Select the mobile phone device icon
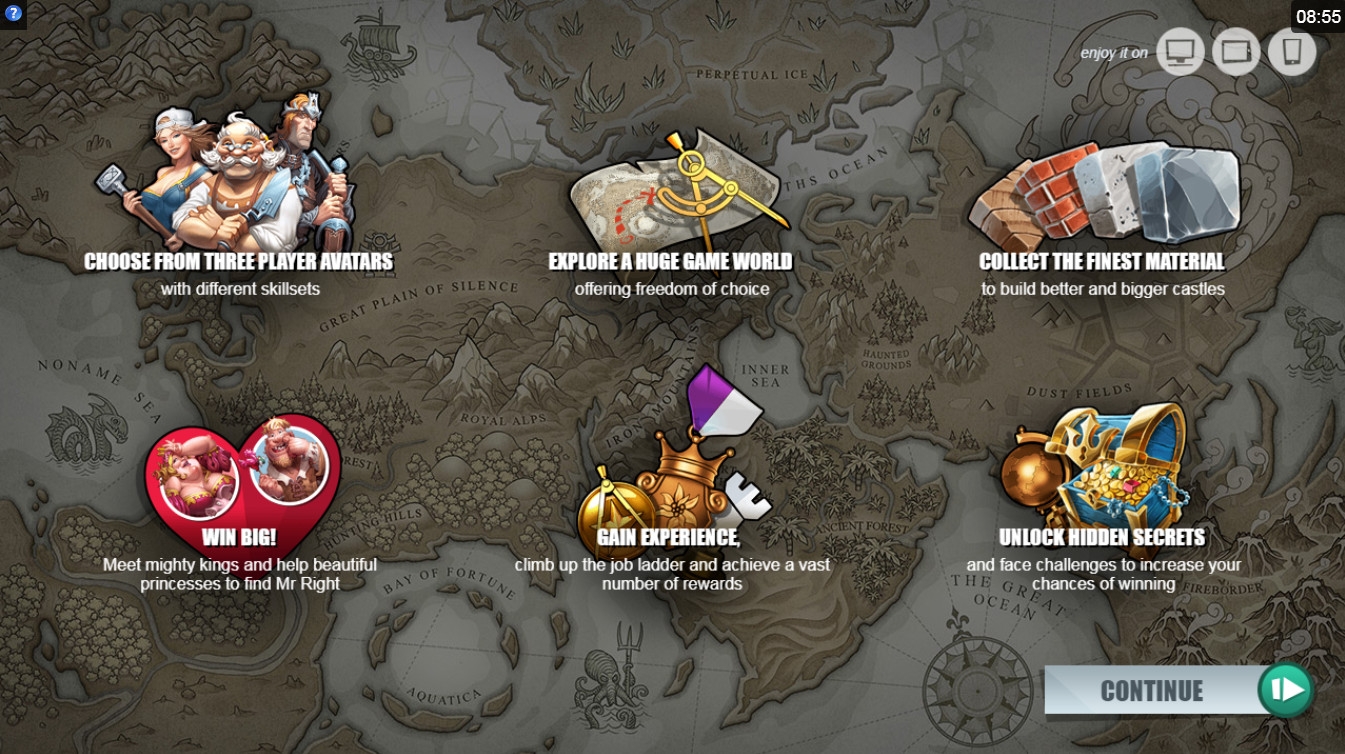Screen dimensions: 1345x754 (1292, 52)
